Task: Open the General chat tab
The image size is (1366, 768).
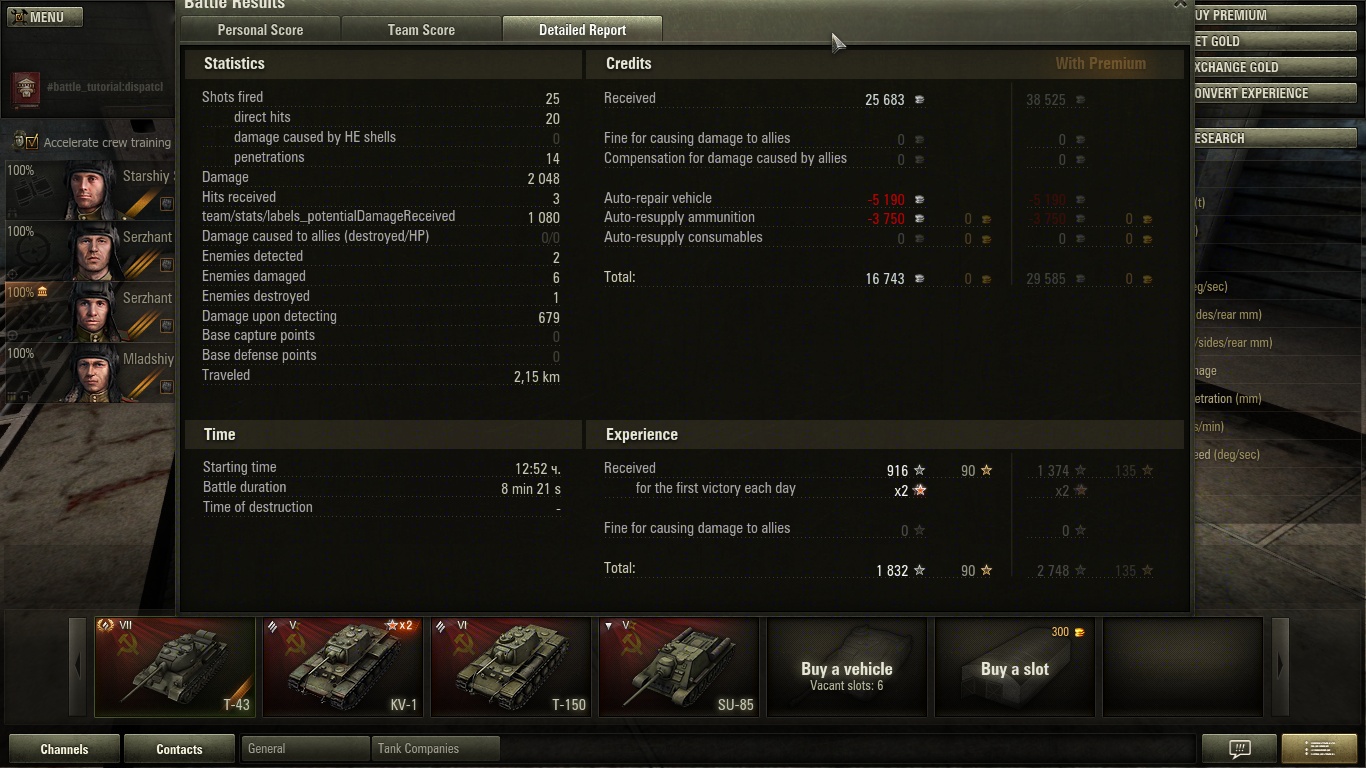Action: pos(305,748)
